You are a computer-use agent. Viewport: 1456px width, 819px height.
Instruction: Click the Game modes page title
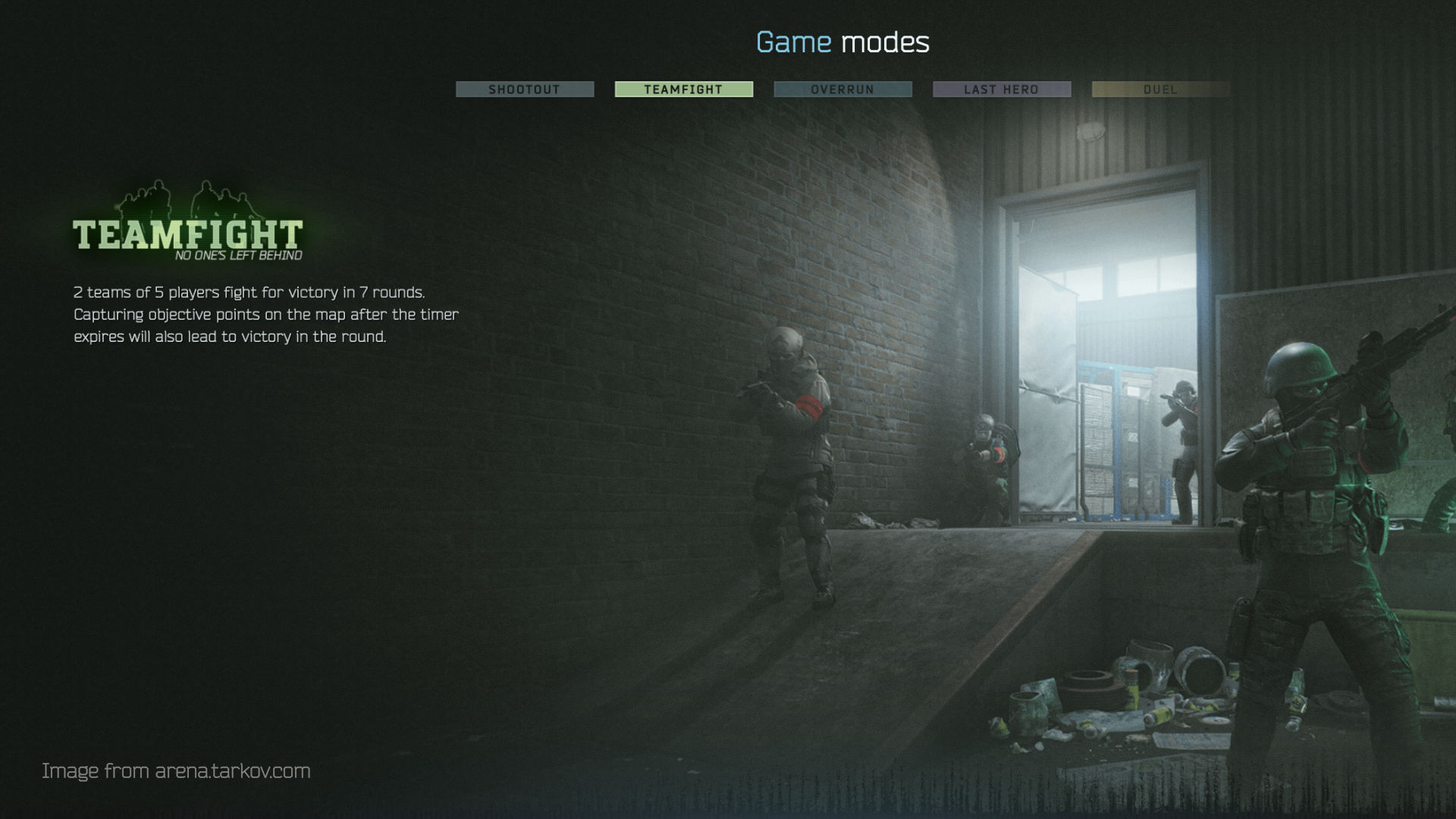click(842, 43)
